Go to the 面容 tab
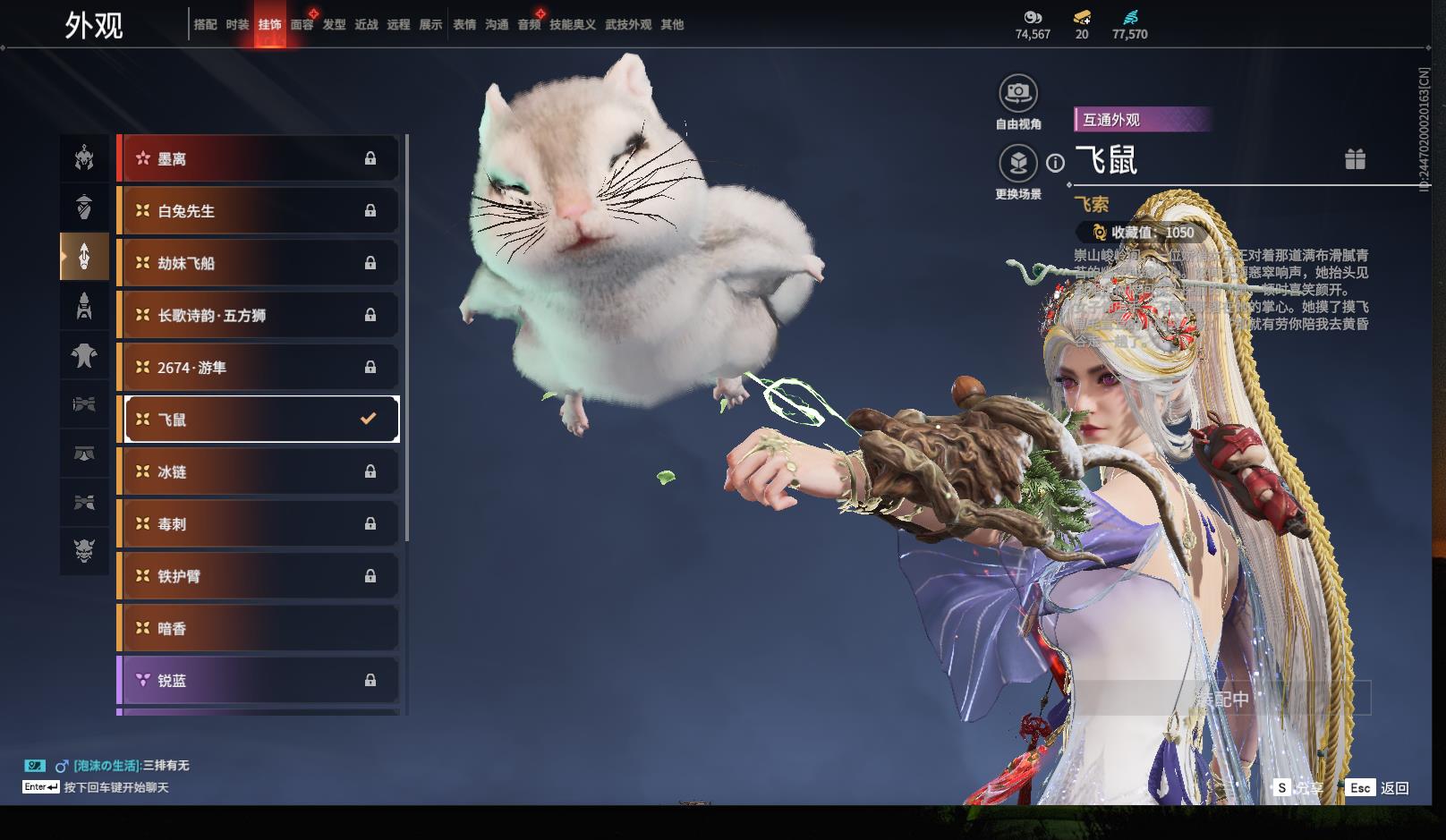This screenshot has height=840, width=1446. (302, 25)
